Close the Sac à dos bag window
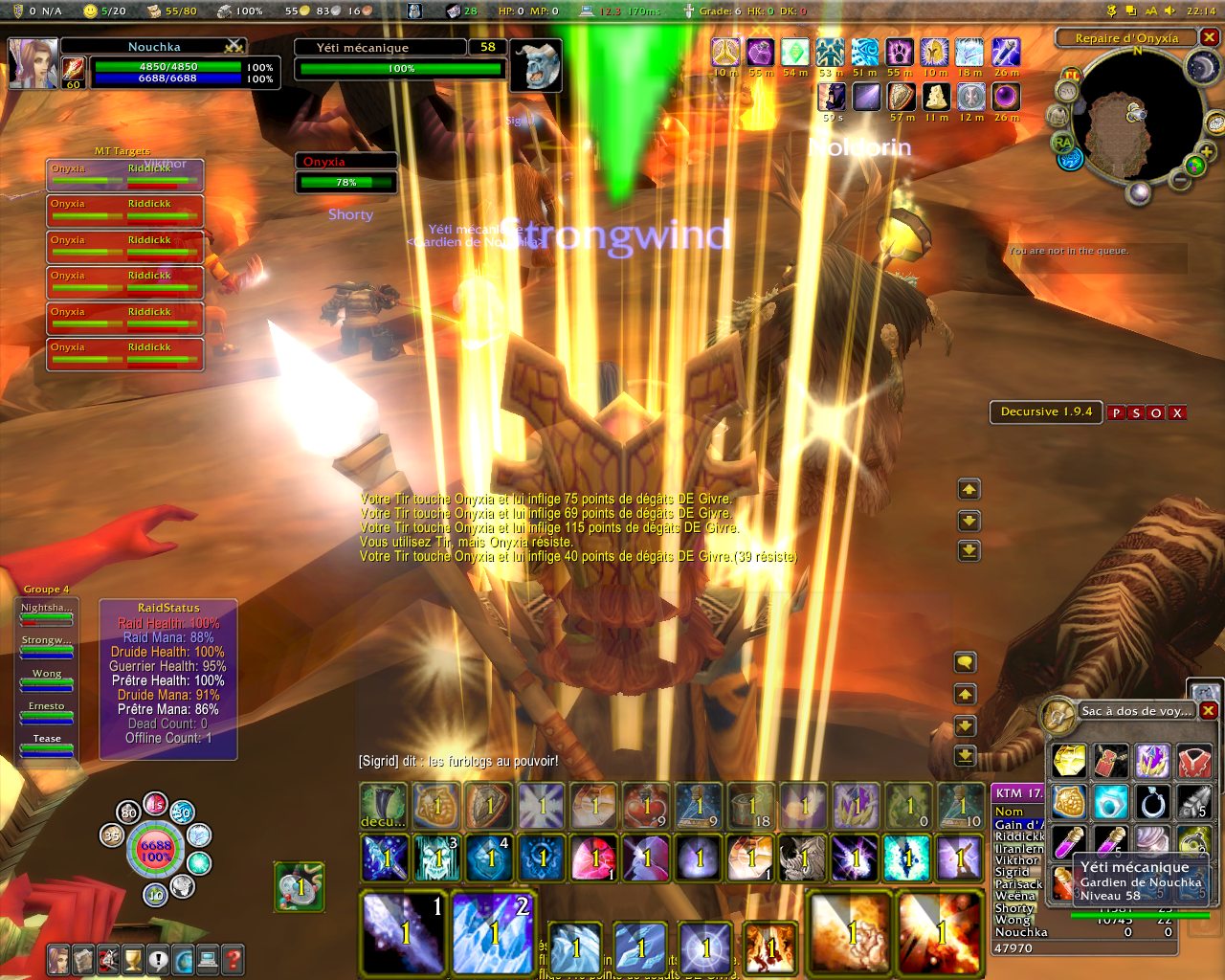 click(1209, 710)
